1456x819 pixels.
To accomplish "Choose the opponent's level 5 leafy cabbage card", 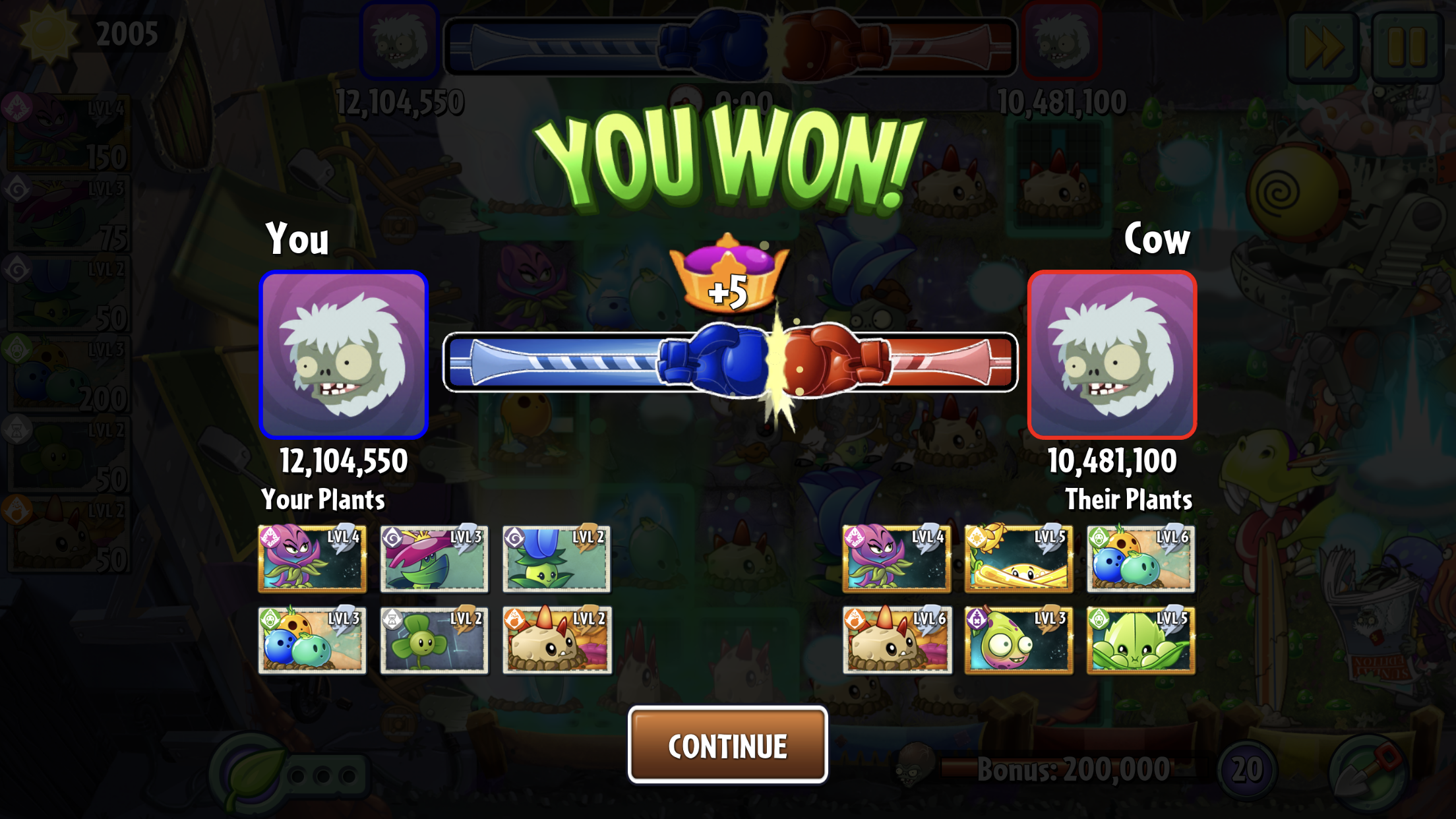I will (1141, 640).
